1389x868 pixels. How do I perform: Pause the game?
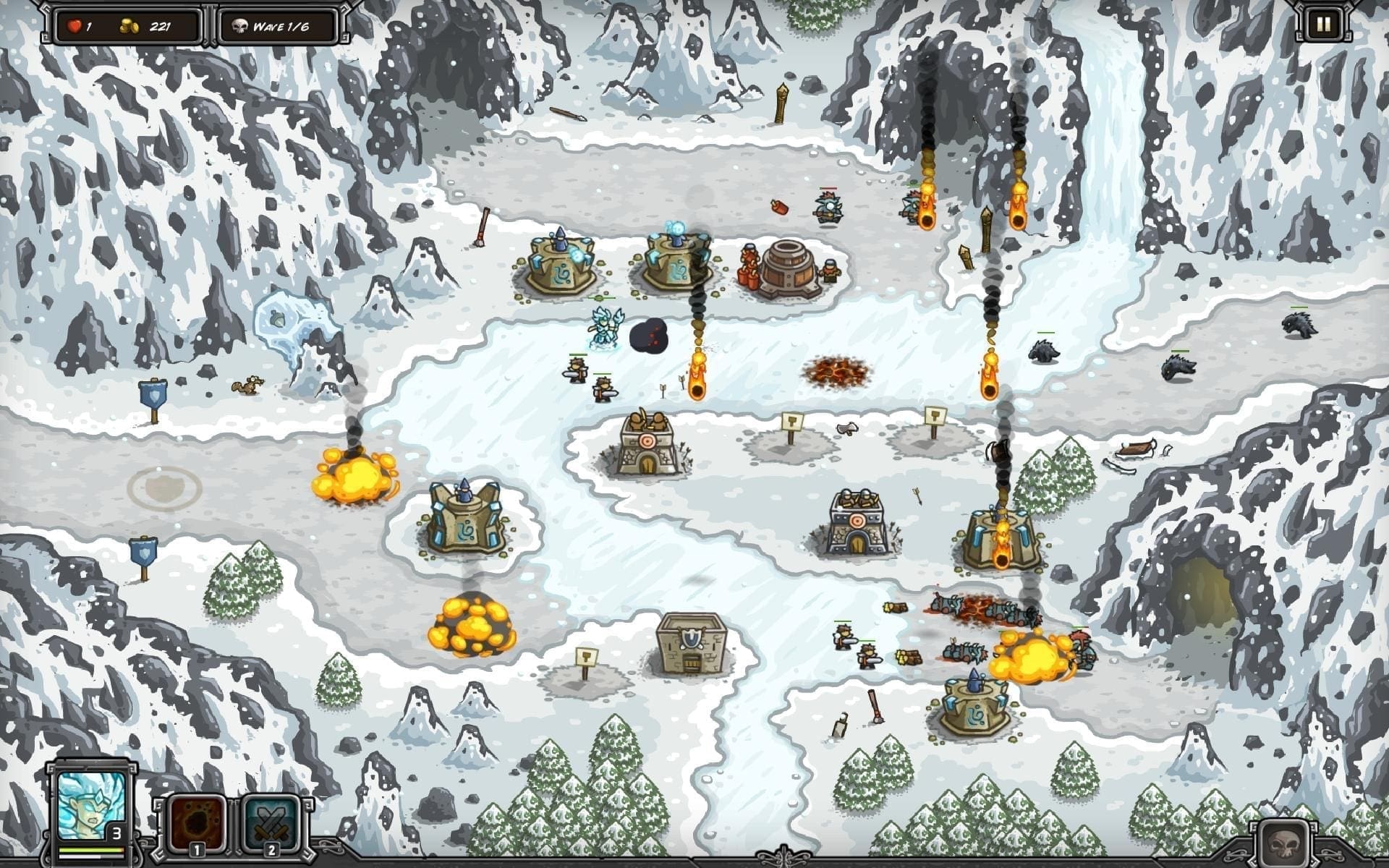[x=1322, y=25]
